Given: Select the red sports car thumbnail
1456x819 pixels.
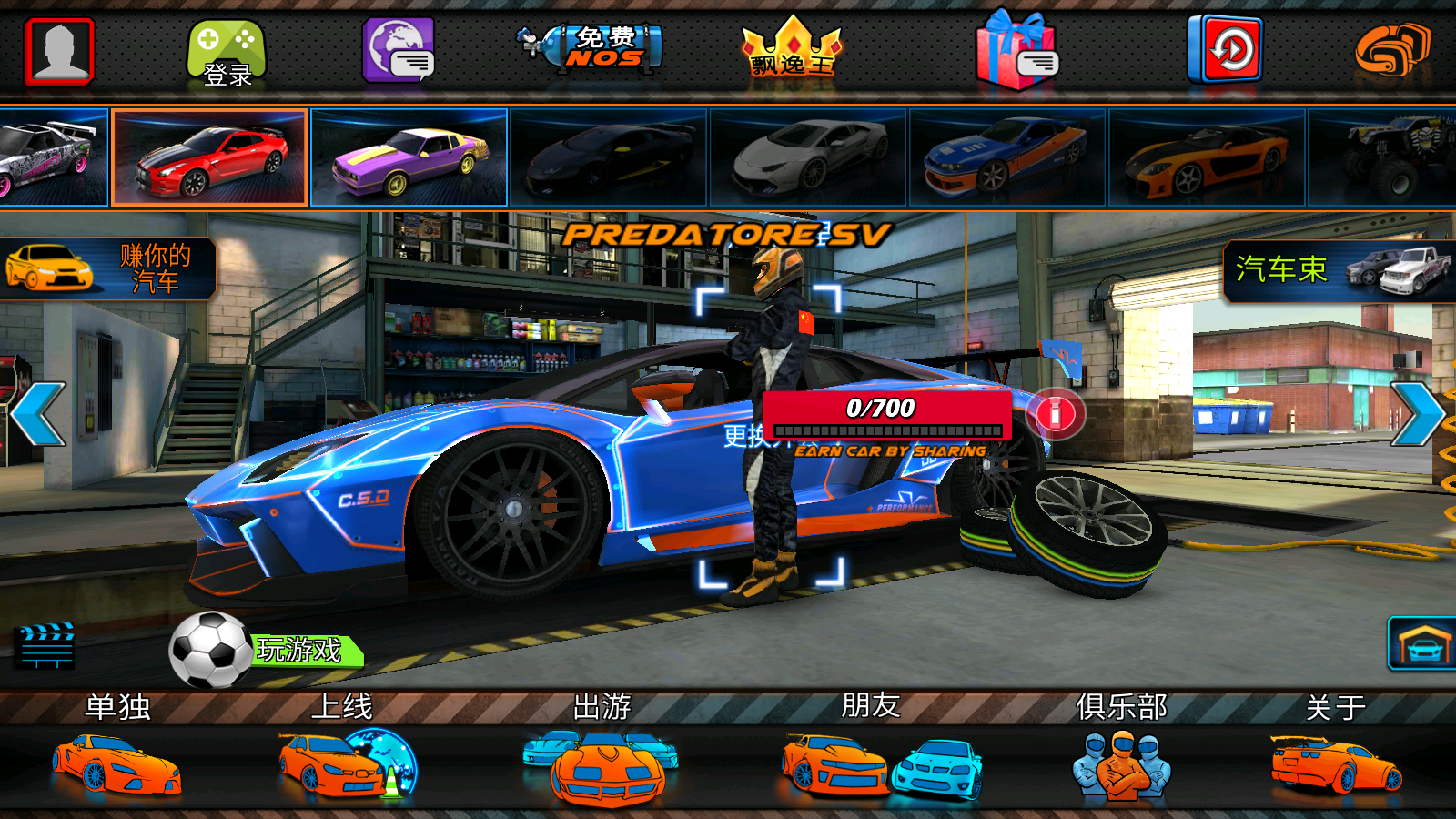Looking at the screenshot, I should [x=209, y=157].
